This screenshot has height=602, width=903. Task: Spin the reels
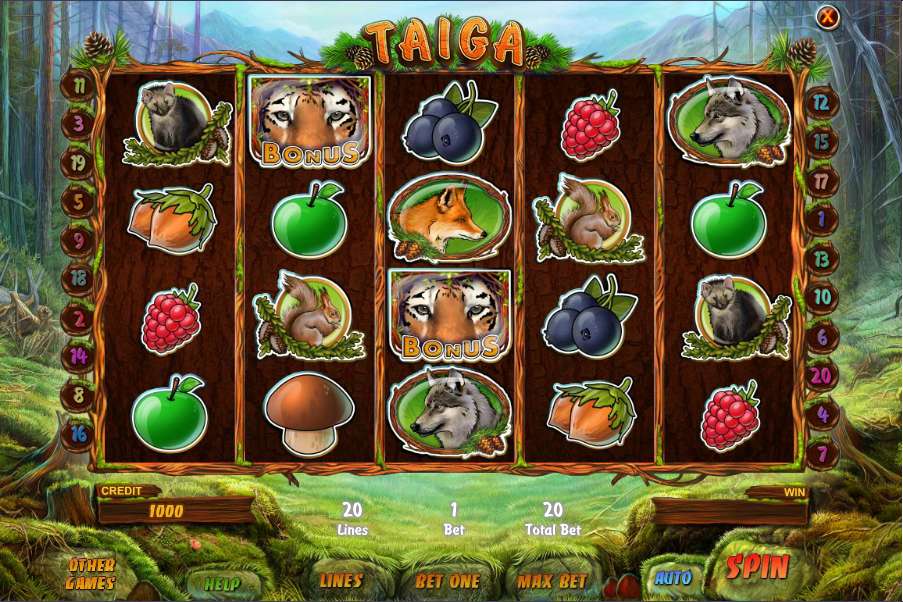(x=758, y=567)
